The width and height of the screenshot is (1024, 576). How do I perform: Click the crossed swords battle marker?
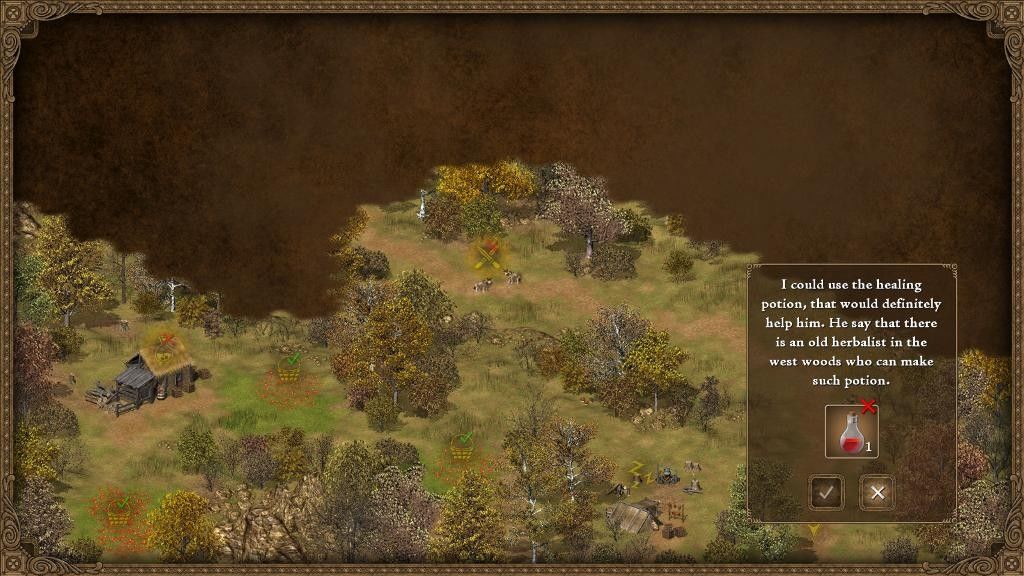487,256
